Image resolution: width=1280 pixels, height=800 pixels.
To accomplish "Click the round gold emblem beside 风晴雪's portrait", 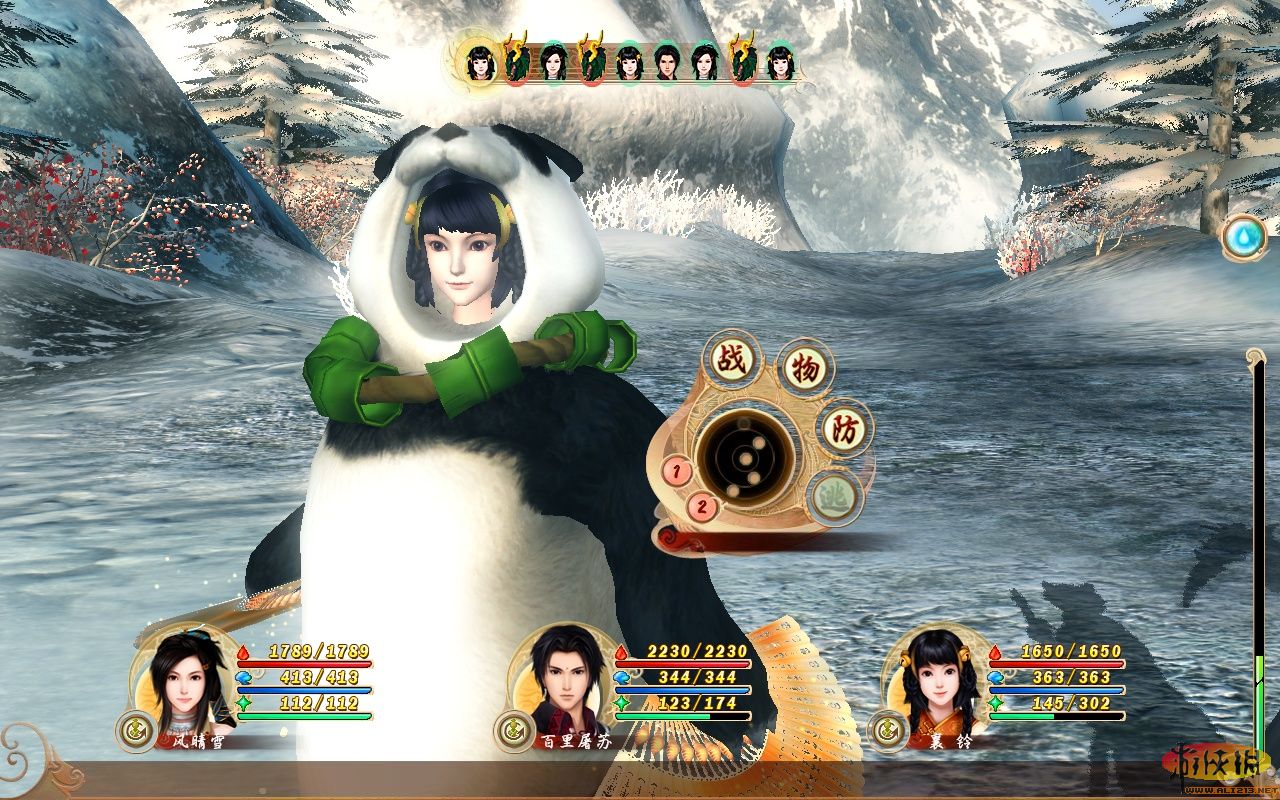I will tap(132, 729).
